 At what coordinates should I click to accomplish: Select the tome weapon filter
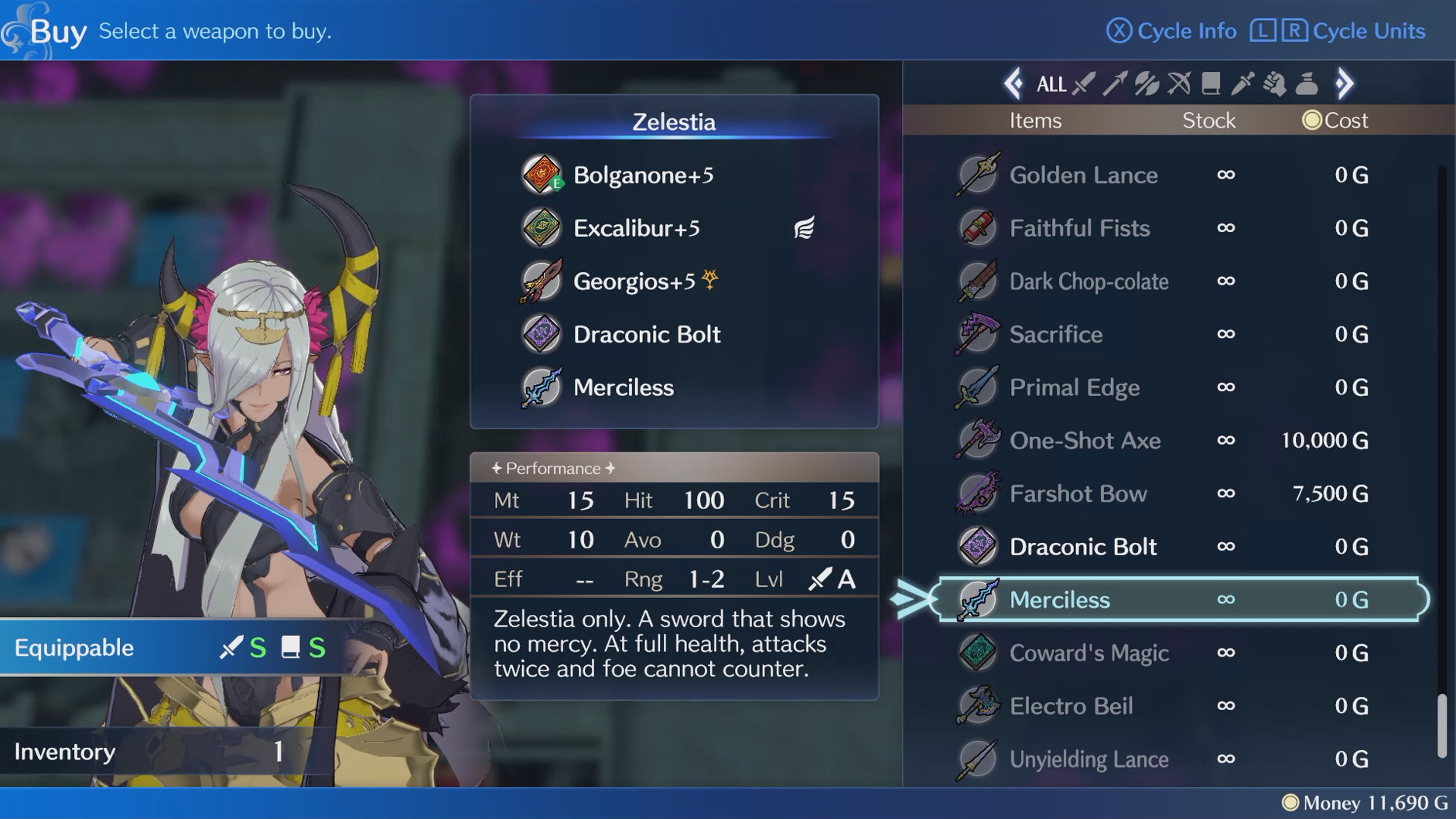tap(1211, 84)
